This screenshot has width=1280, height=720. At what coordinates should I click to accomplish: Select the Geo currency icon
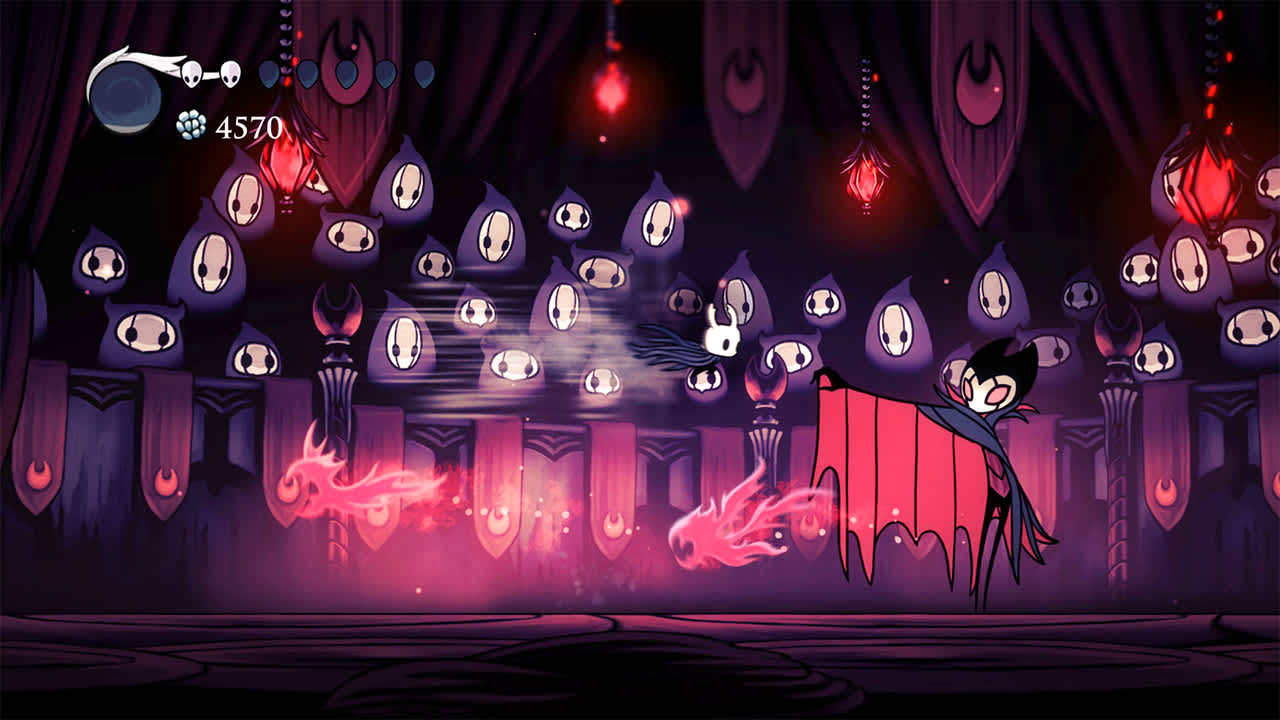click(x=193, y=123)
